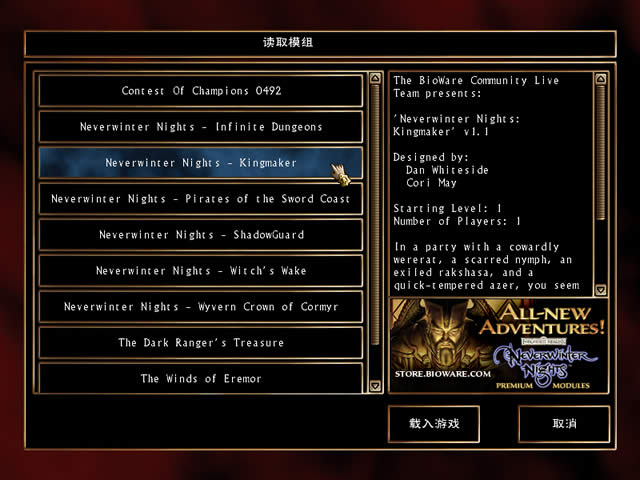Pick The Winds of Eremor module
640x480 pixels.
click(201, 379)
